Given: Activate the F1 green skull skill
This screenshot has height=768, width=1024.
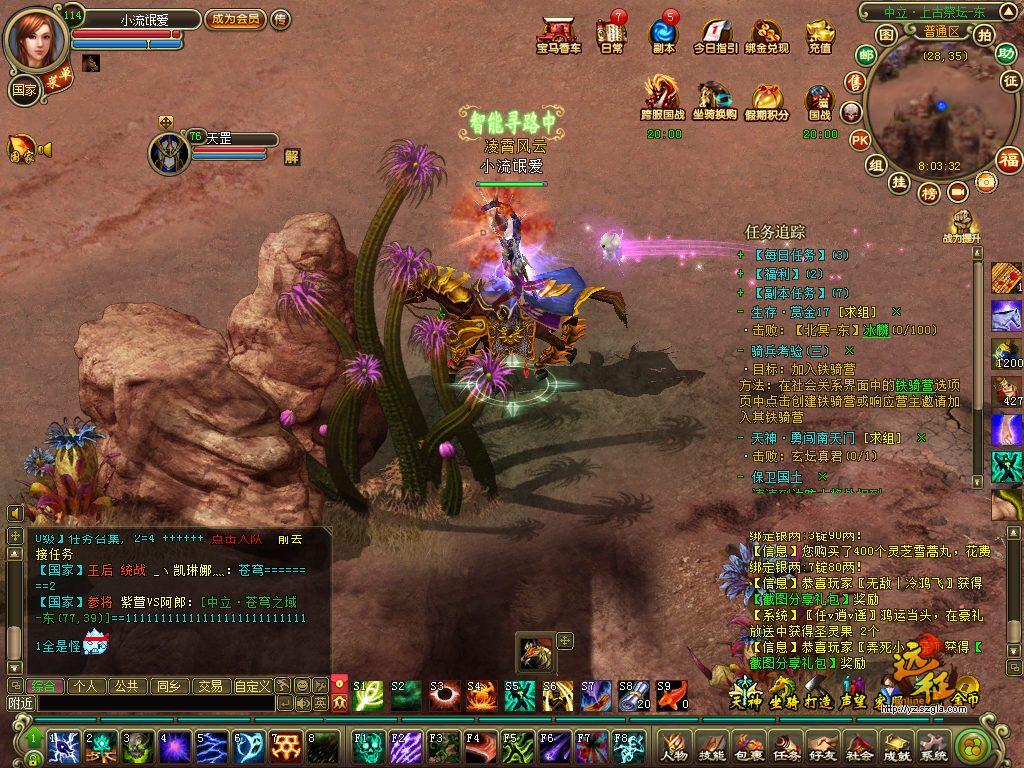Looking at the screenshot, I should pyautogui.click(x=366, y=747).
